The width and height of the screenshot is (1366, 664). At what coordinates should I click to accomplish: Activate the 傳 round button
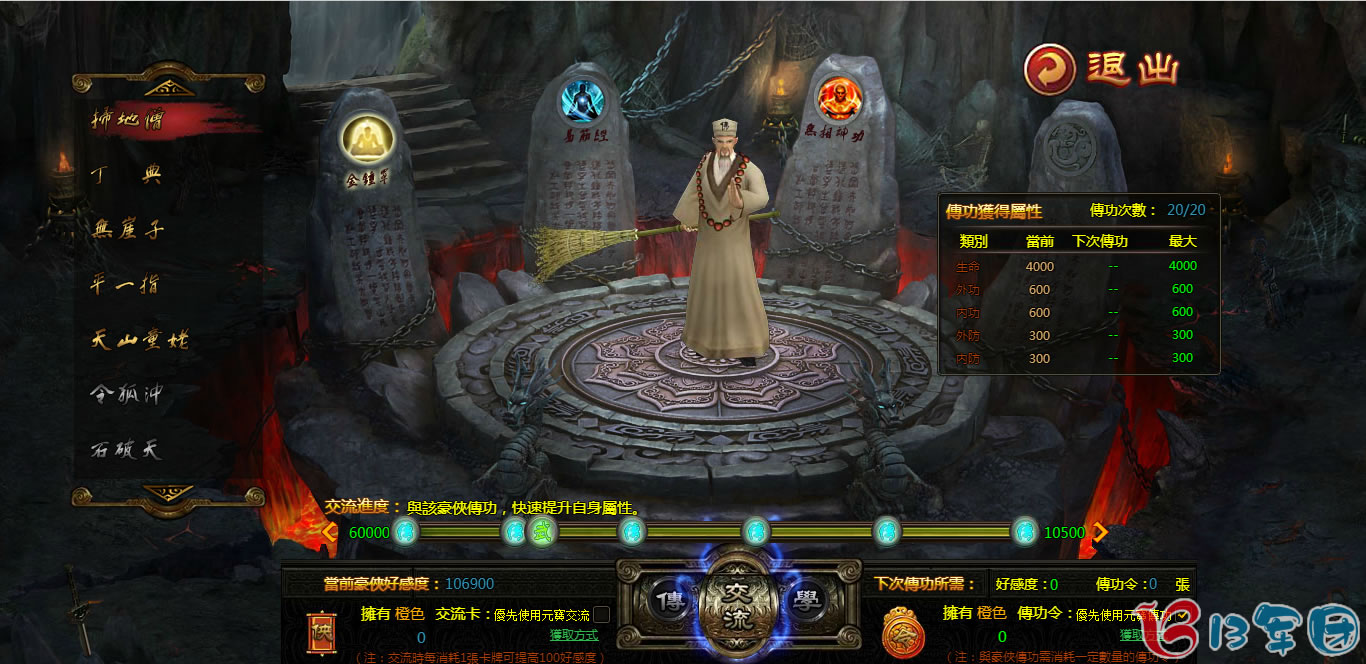670,602
